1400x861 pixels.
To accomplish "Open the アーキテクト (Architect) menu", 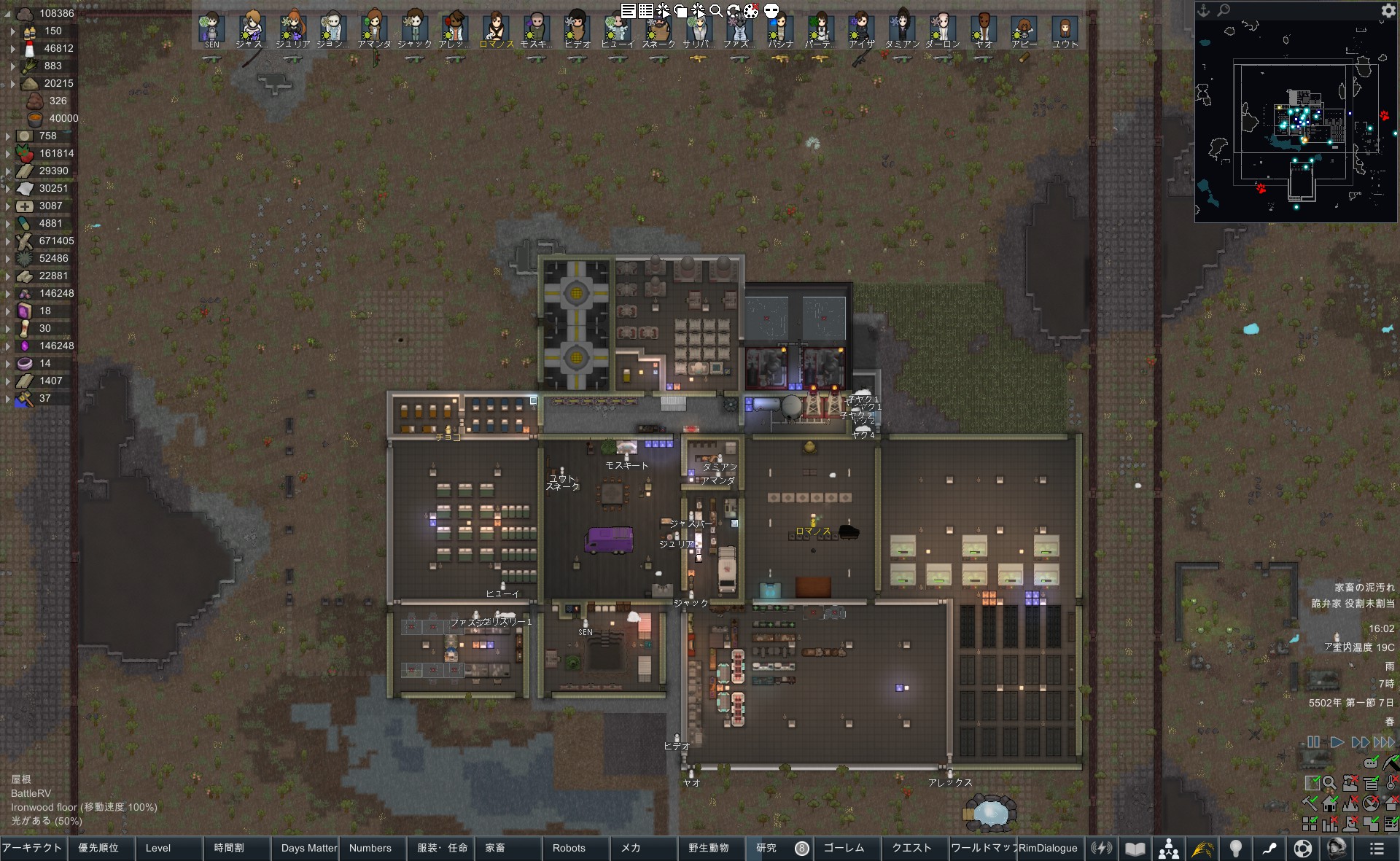I will (x=33, y=848).
